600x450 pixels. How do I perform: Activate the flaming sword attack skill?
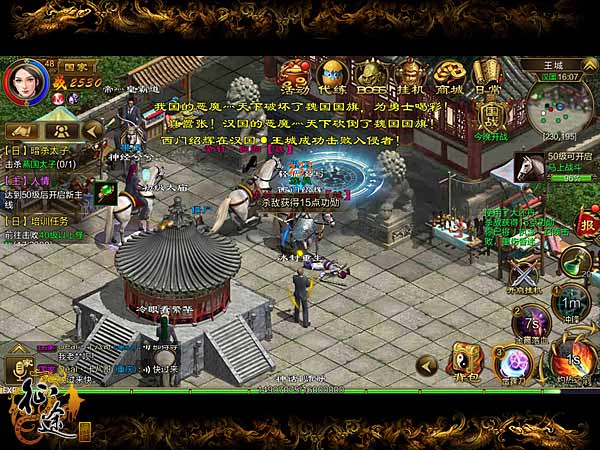pyautogui.click(x=573, y=359)
